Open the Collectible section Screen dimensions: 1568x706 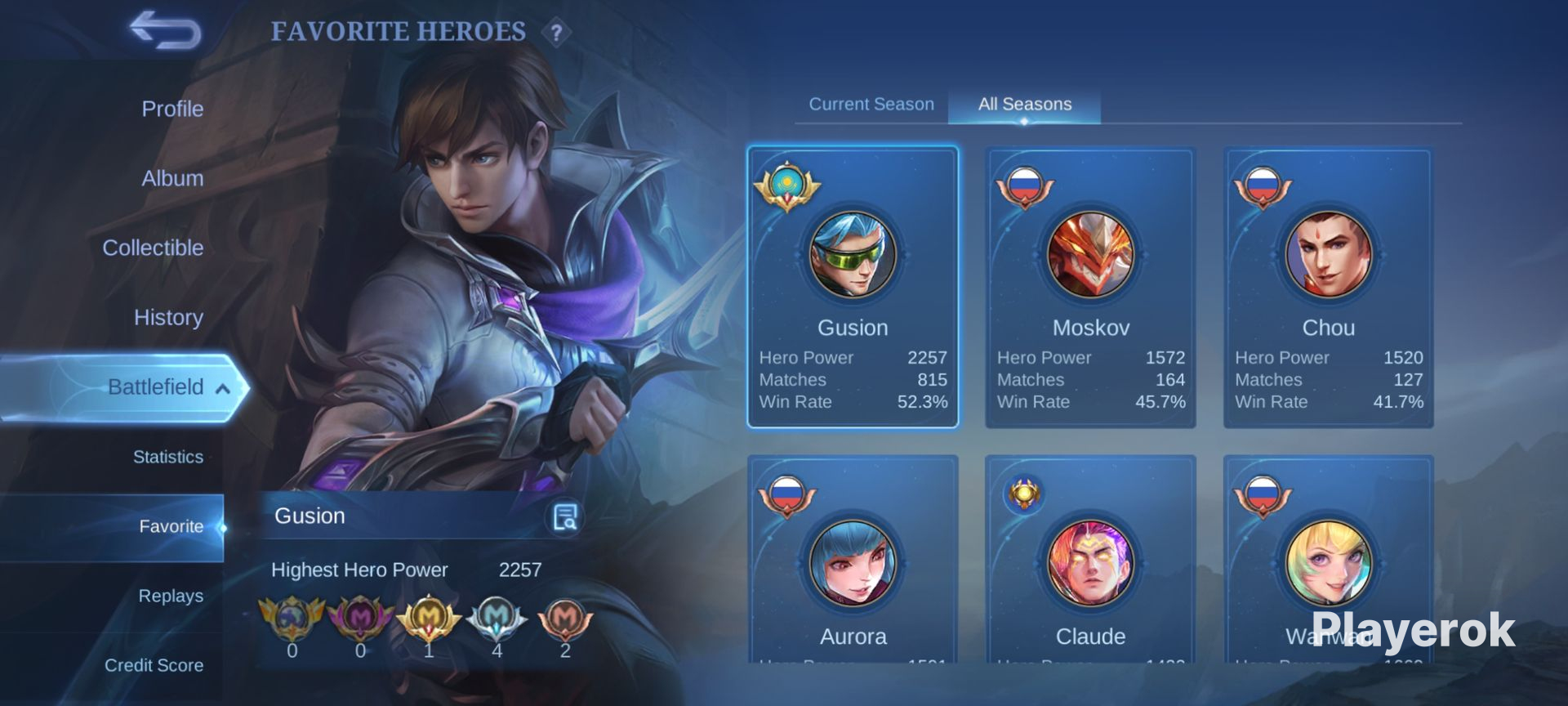pyautogui.click(x=153, y=248)
